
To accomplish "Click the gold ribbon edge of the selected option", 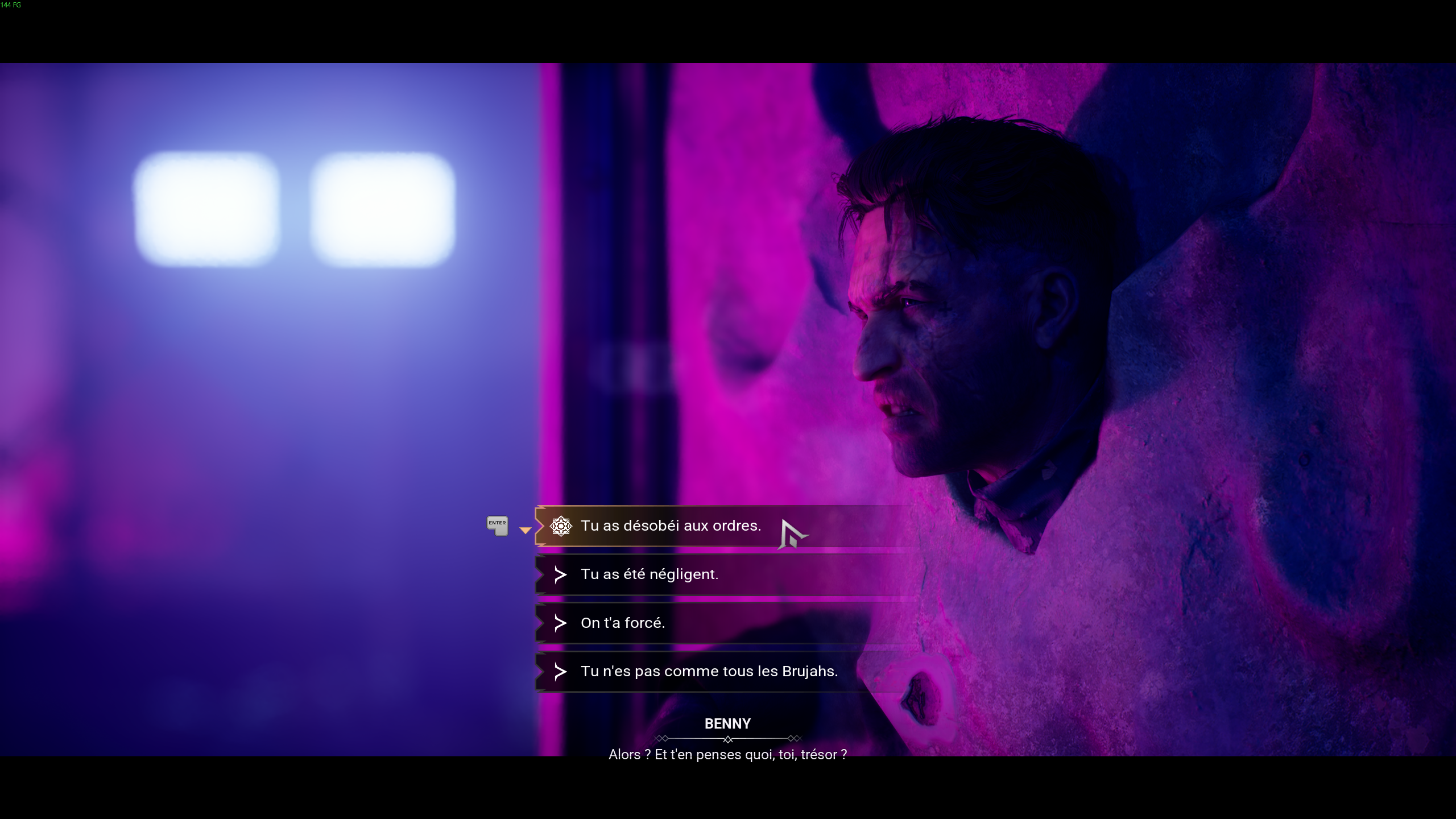I will pyautogui.click(x=539, y=526).
